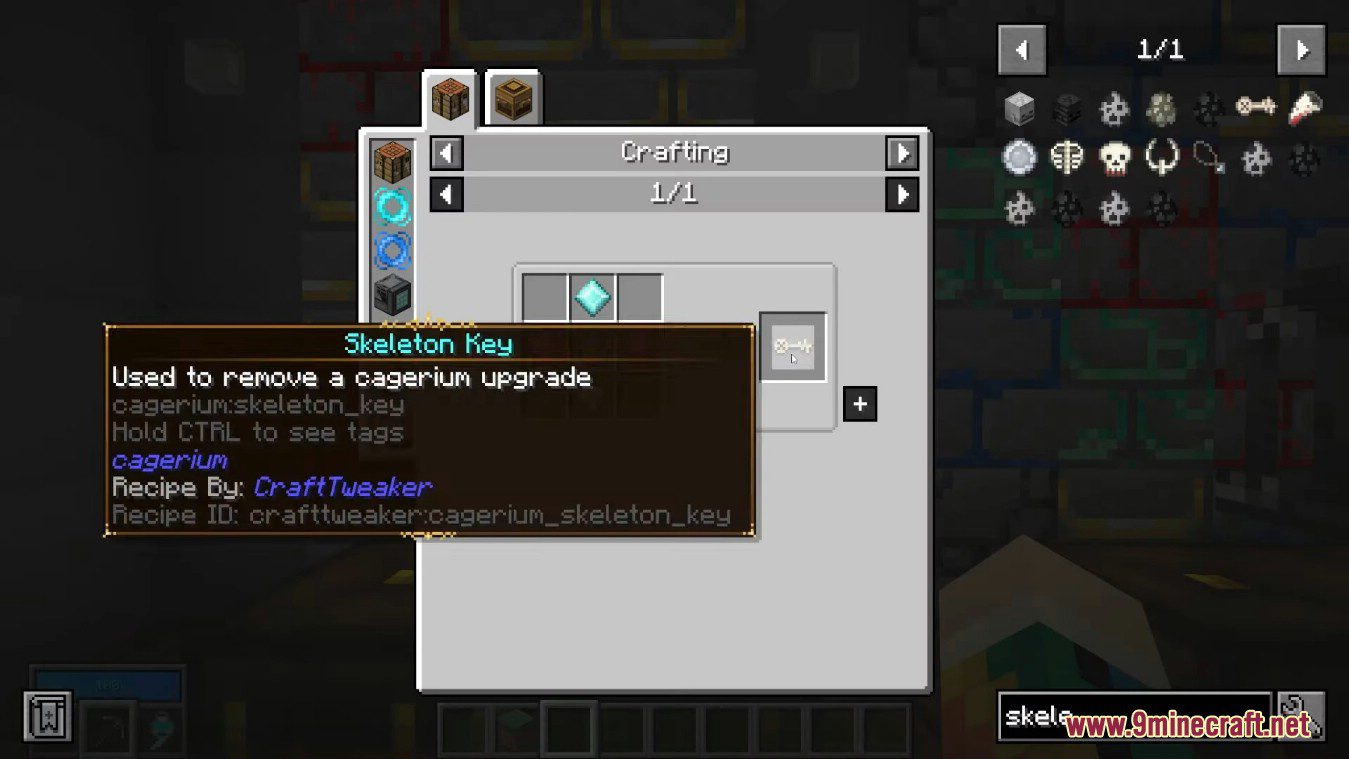This screenshot has width=1349, height=759.
Task: Switch to the crafting table recipe tab
Action: [449, 96]
